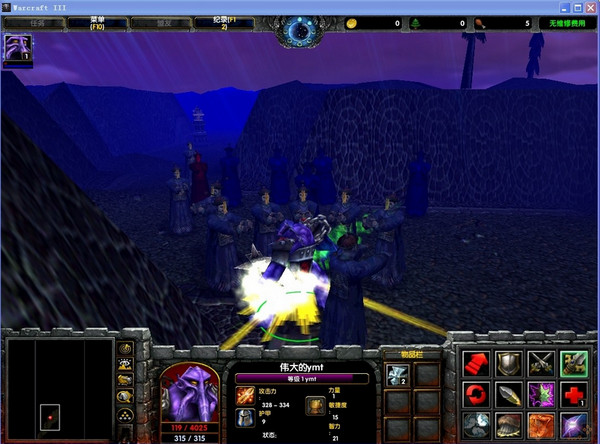600x444 pixels.
Task: Select the hero icon in the top-left corner
Action: click(x=18, y=48)
